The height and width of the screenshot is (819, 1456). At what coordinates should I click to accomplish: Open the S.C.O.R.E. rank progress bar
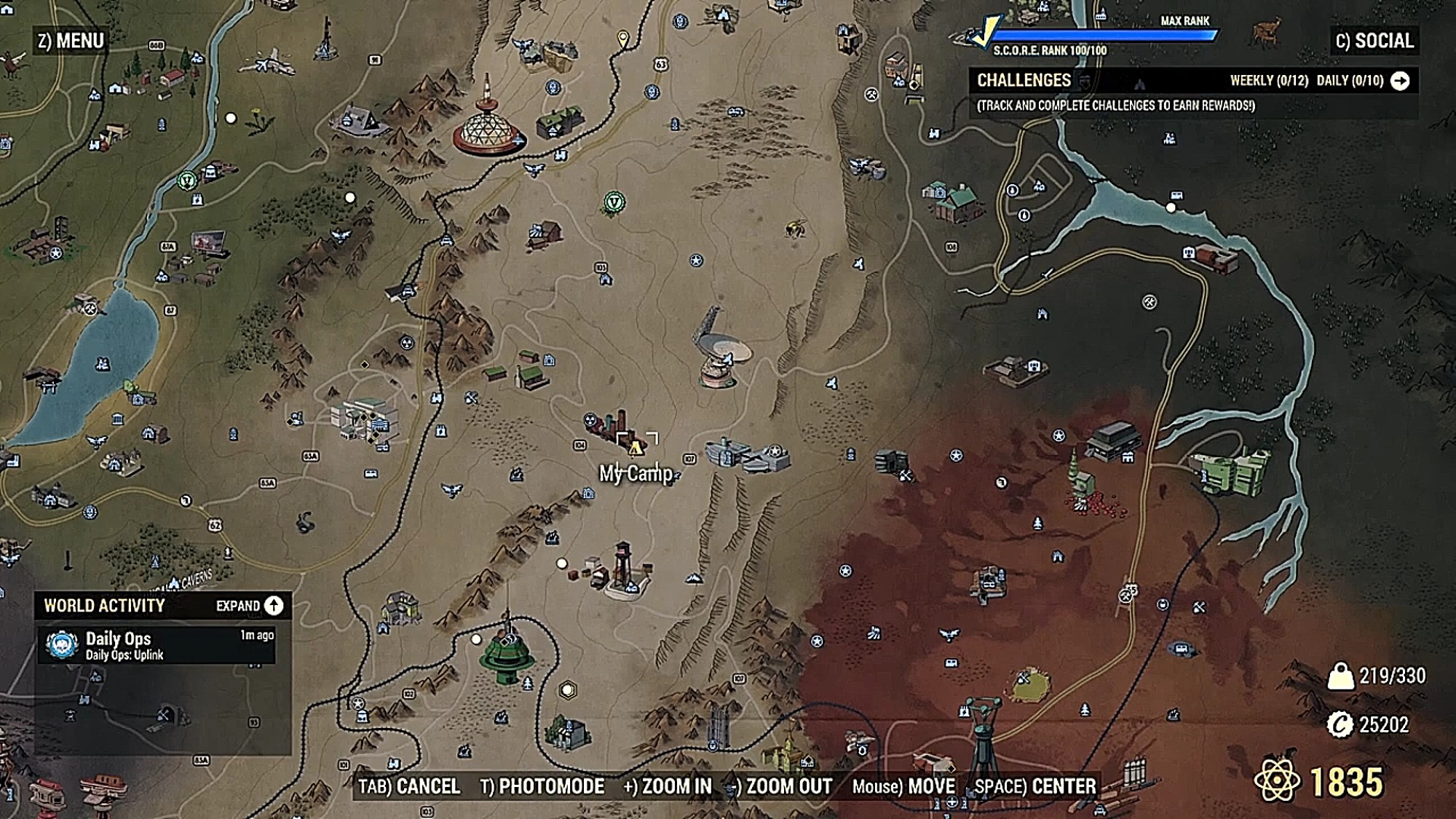pyautogui.click(x=1103, y=35)
